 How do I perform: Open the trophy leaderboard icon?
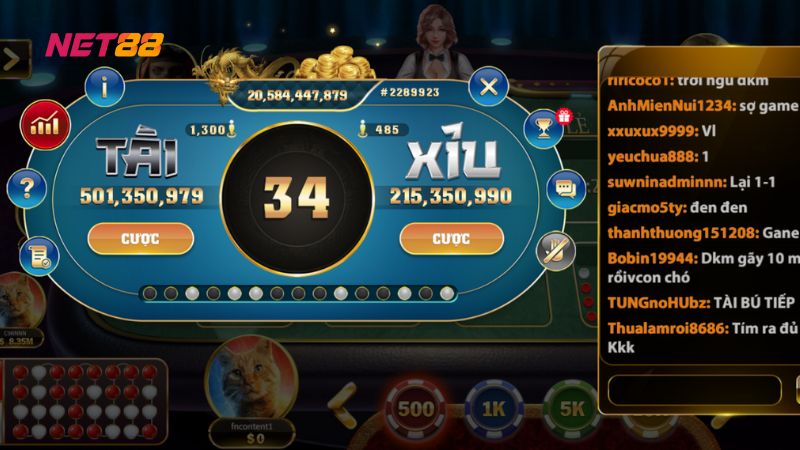(544, 127)
